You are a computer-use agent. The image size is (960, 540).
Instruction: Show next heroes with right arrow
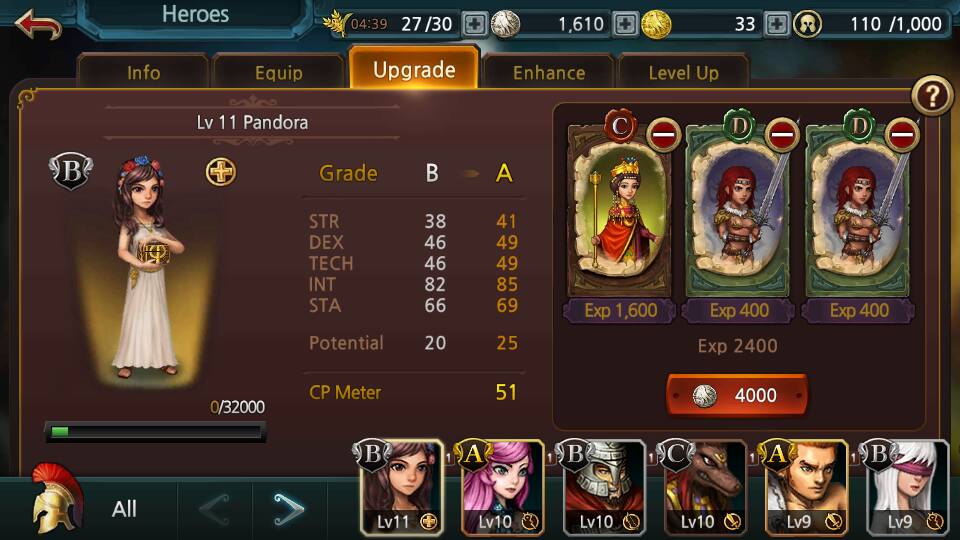[x=289, y=509]
